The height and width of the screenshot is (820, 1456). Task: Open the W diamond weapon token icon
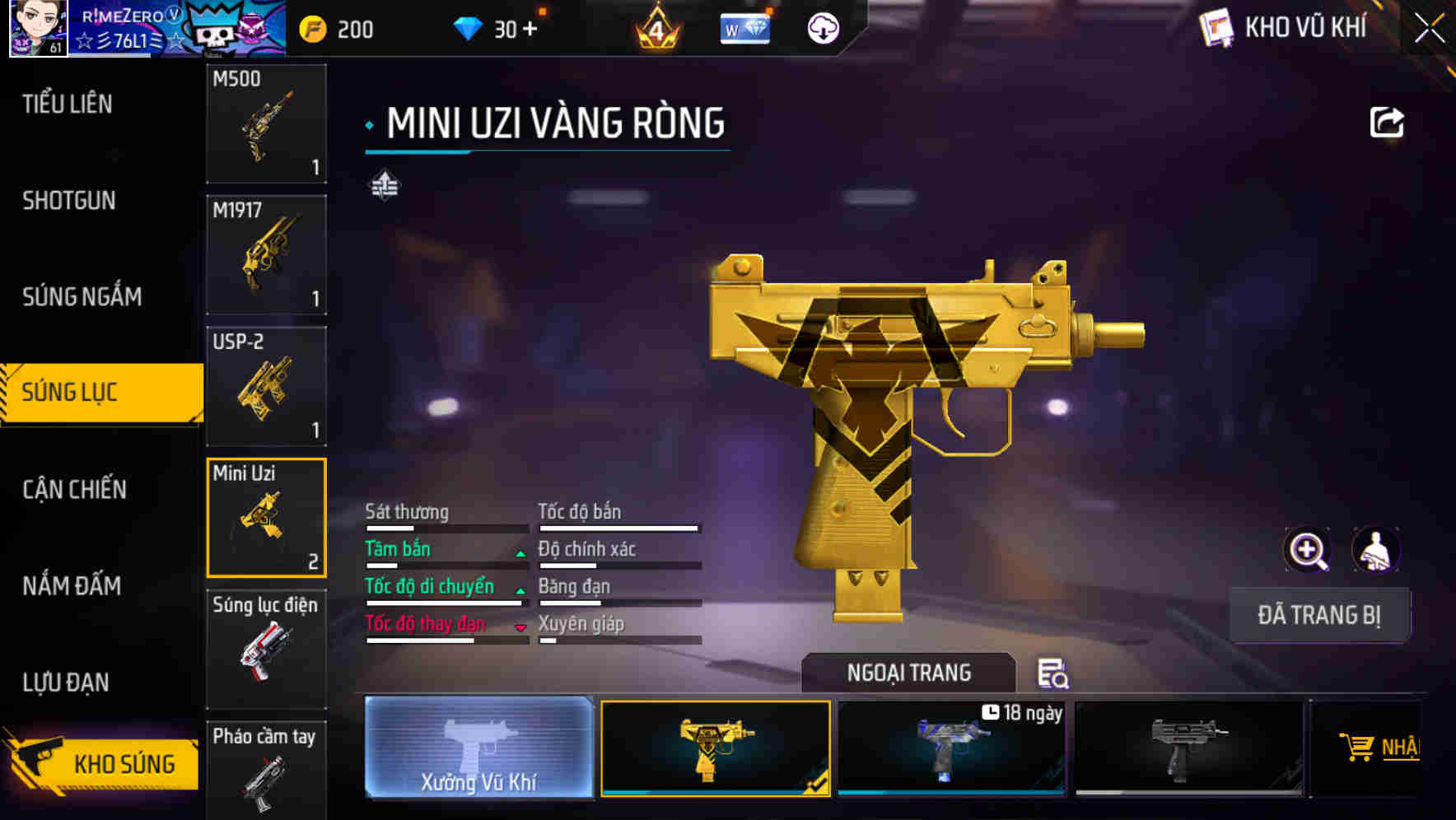pyautogui.click(x=744, y=27)
